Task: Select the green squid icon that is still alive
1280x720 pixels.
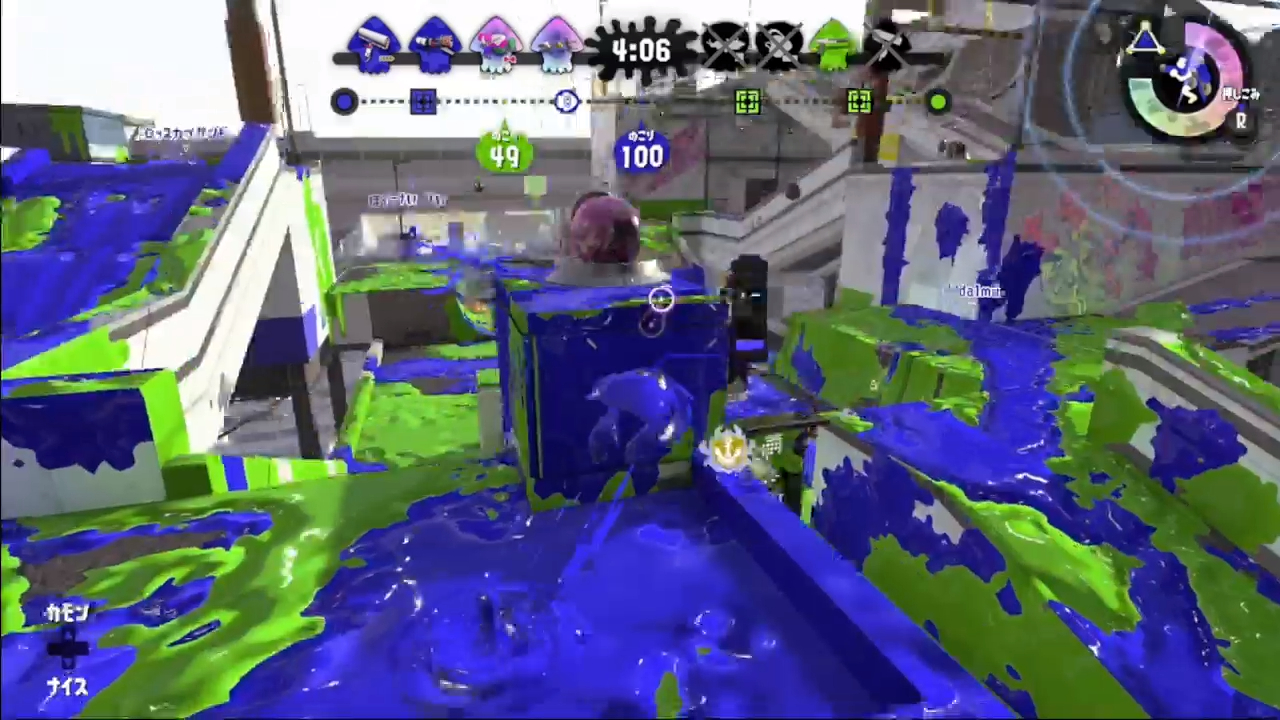Action: pyautogui.click(x=832, y=45)
